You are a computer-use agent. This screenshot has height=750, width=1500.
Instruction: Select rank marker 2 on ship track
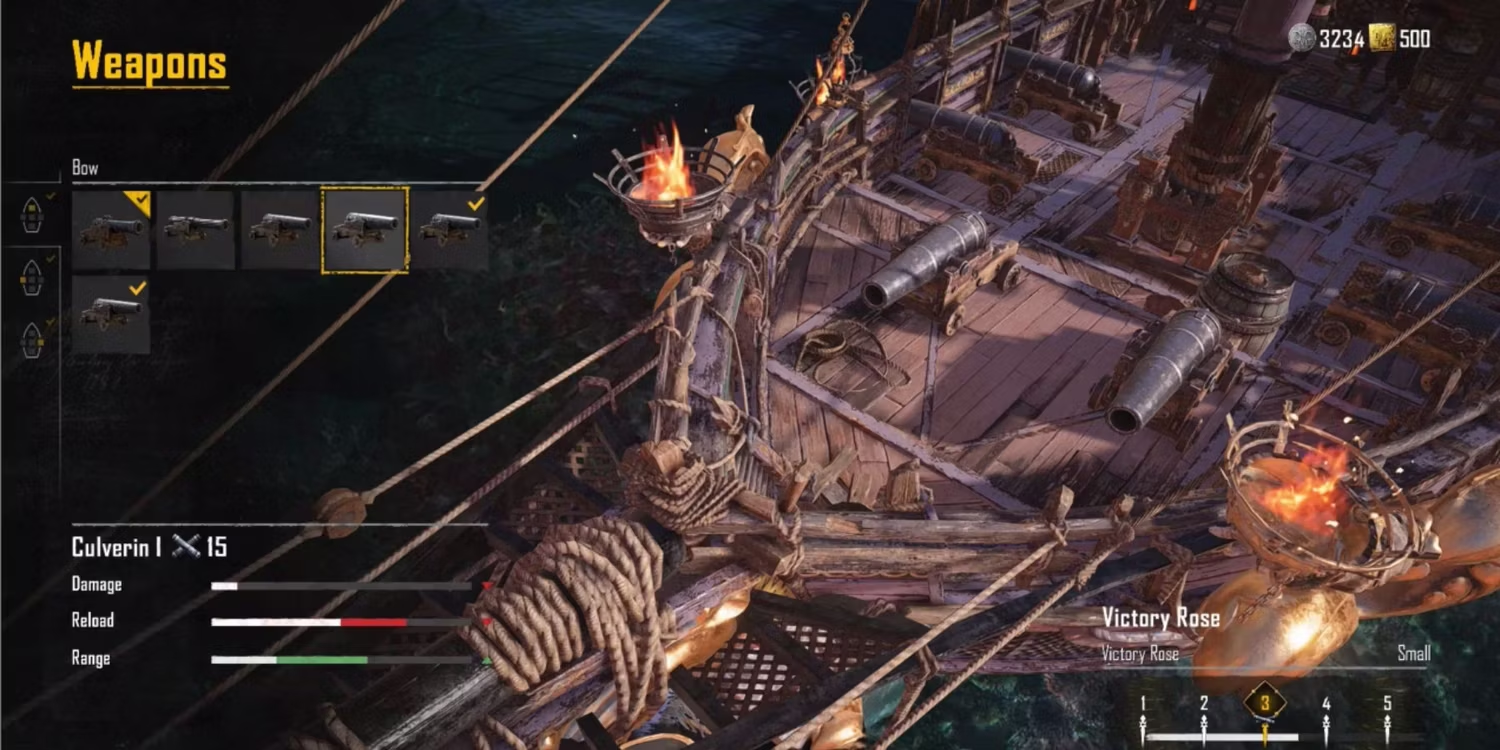coord(1204,705)
